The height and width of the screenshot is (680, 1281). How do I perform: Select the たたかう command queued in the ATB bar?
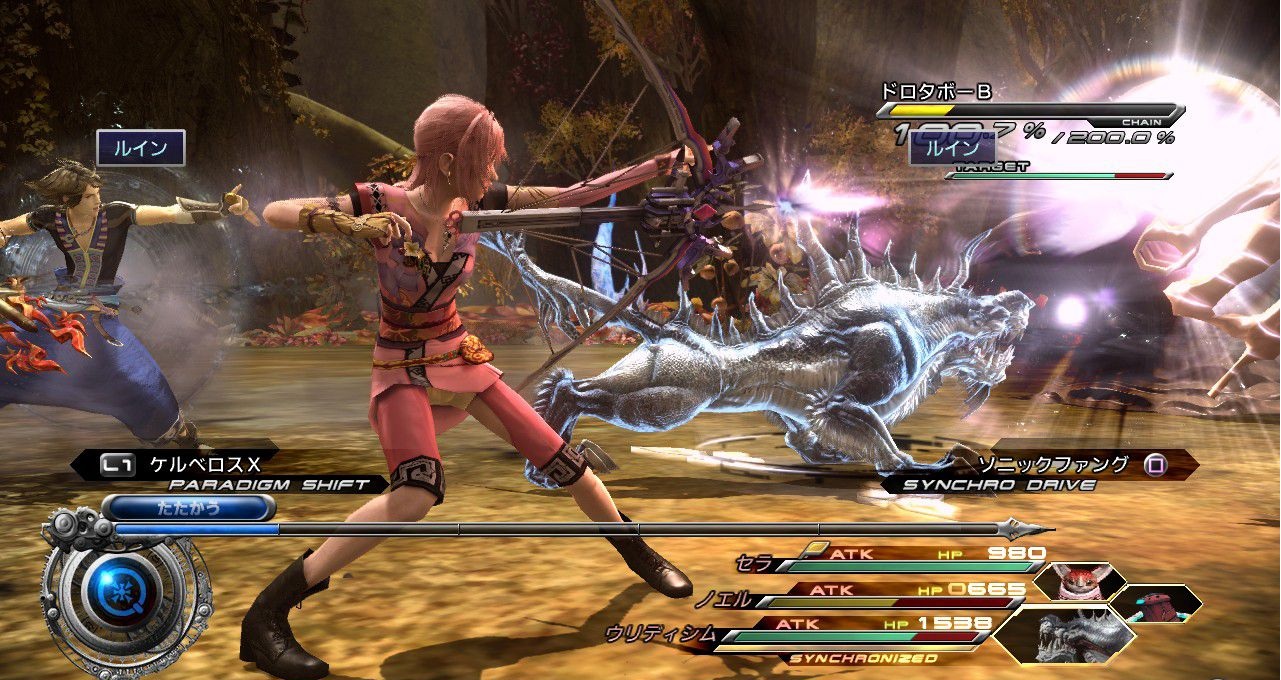point(188,508)
